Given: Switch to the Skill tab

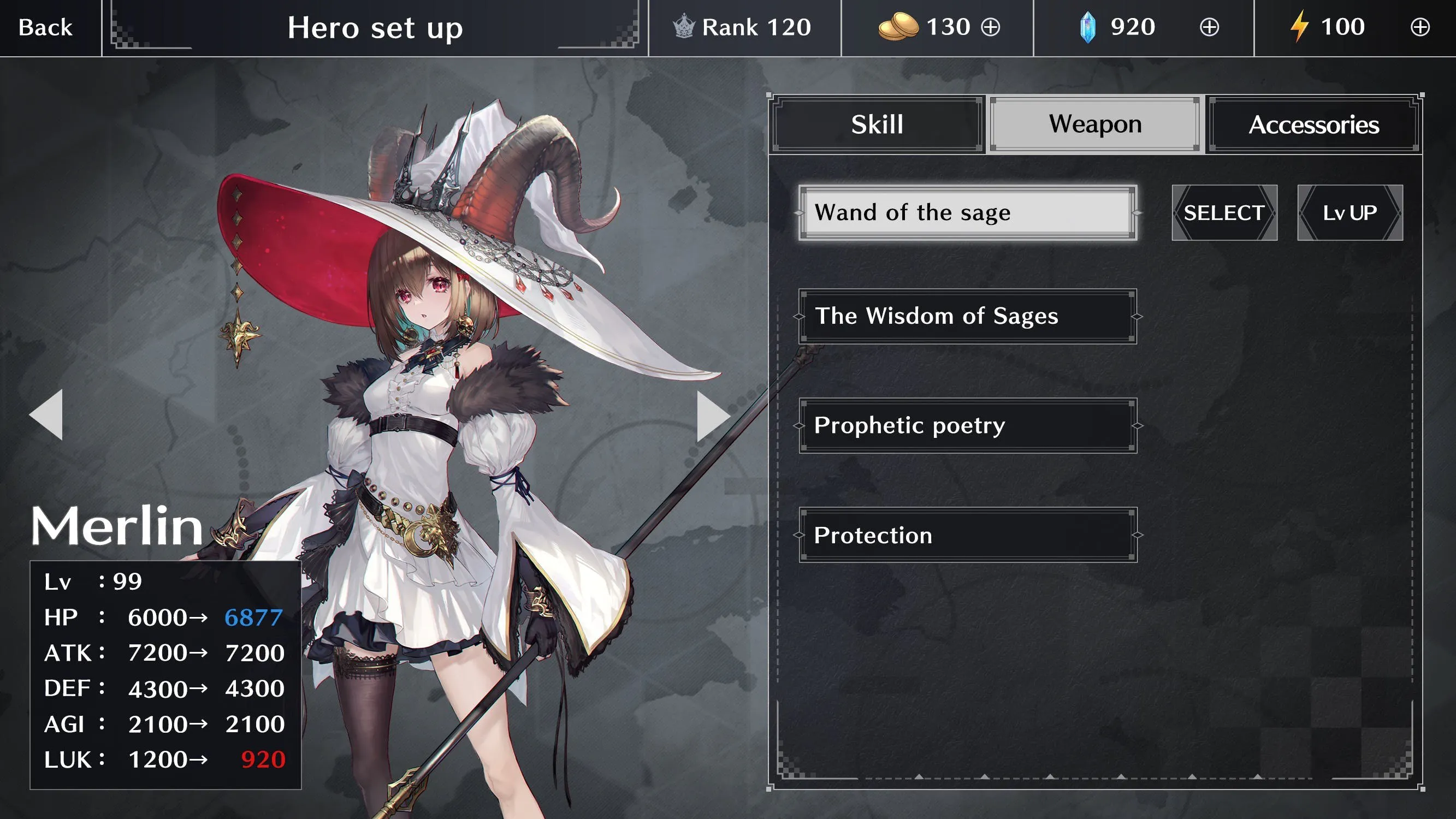Looking at the screenshot, I should point(877,124).
